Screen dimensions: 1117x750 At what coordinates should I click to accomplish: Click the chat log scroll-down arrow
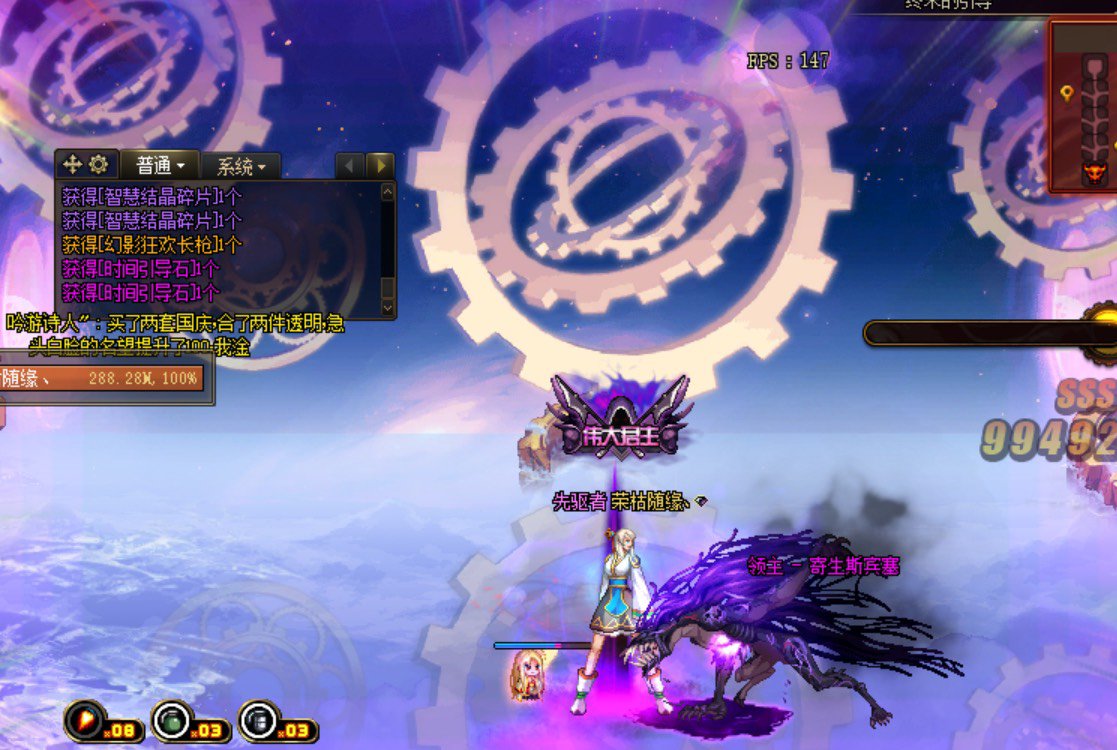(388, 309)
